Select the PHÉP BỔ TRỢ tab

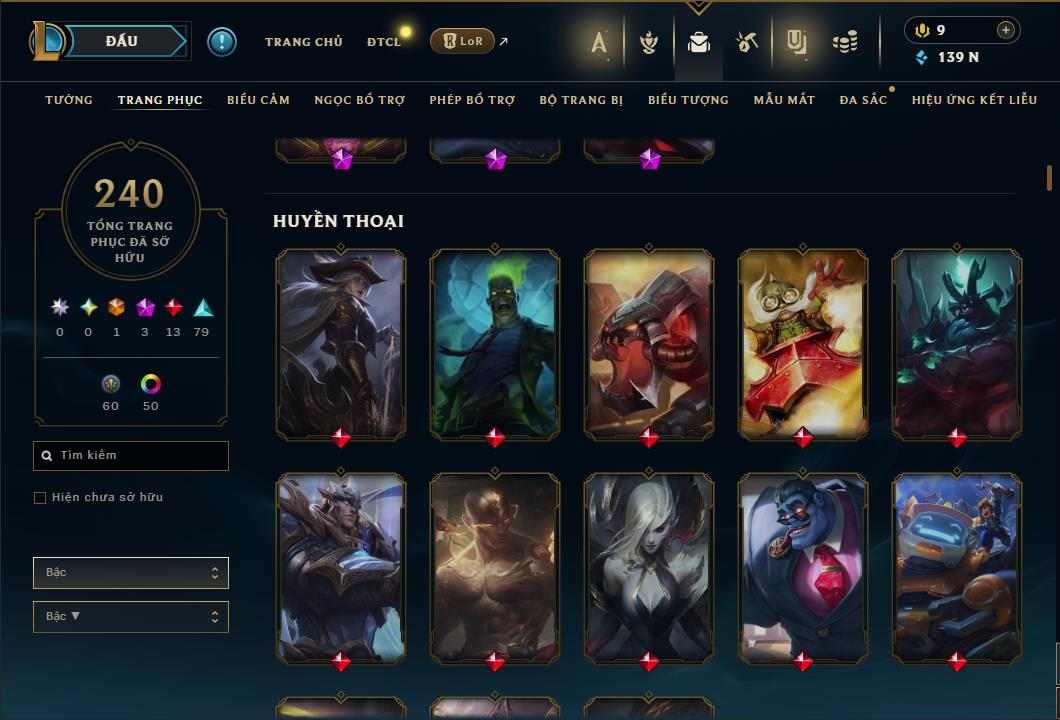click(x=472, y=100)
